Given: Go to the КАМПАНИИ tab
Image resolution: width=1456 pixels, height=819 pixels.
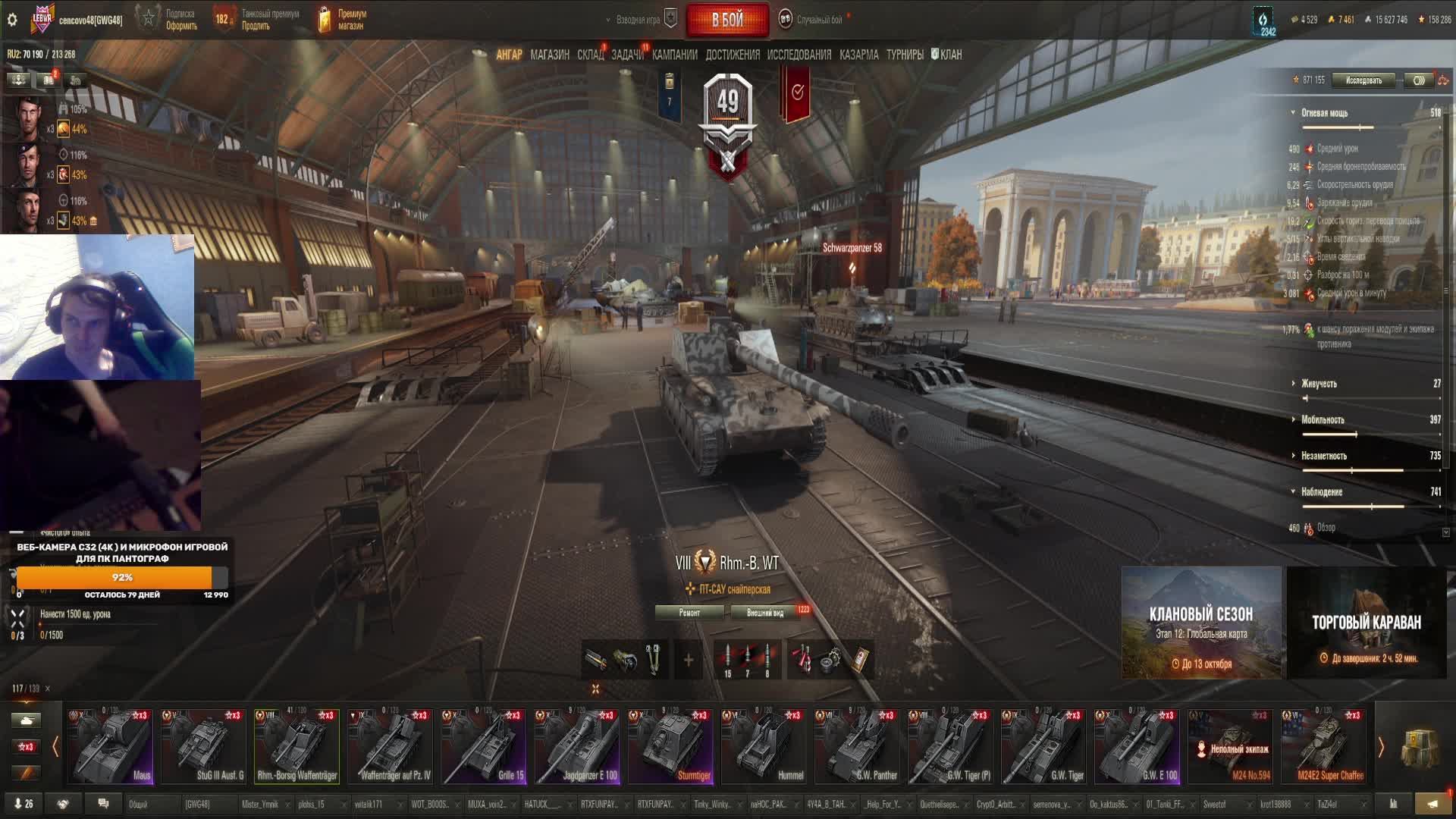Looking at the screenshot, I should point(674,55).
